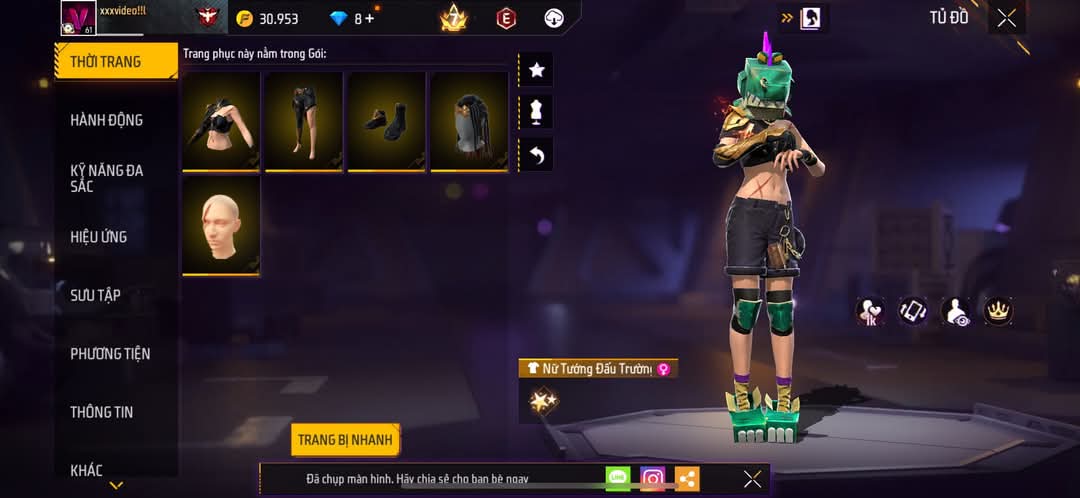Click the undo arrow button
Image resolution: width=1080 pixels, height=498 pixels.
click(536, 155)
